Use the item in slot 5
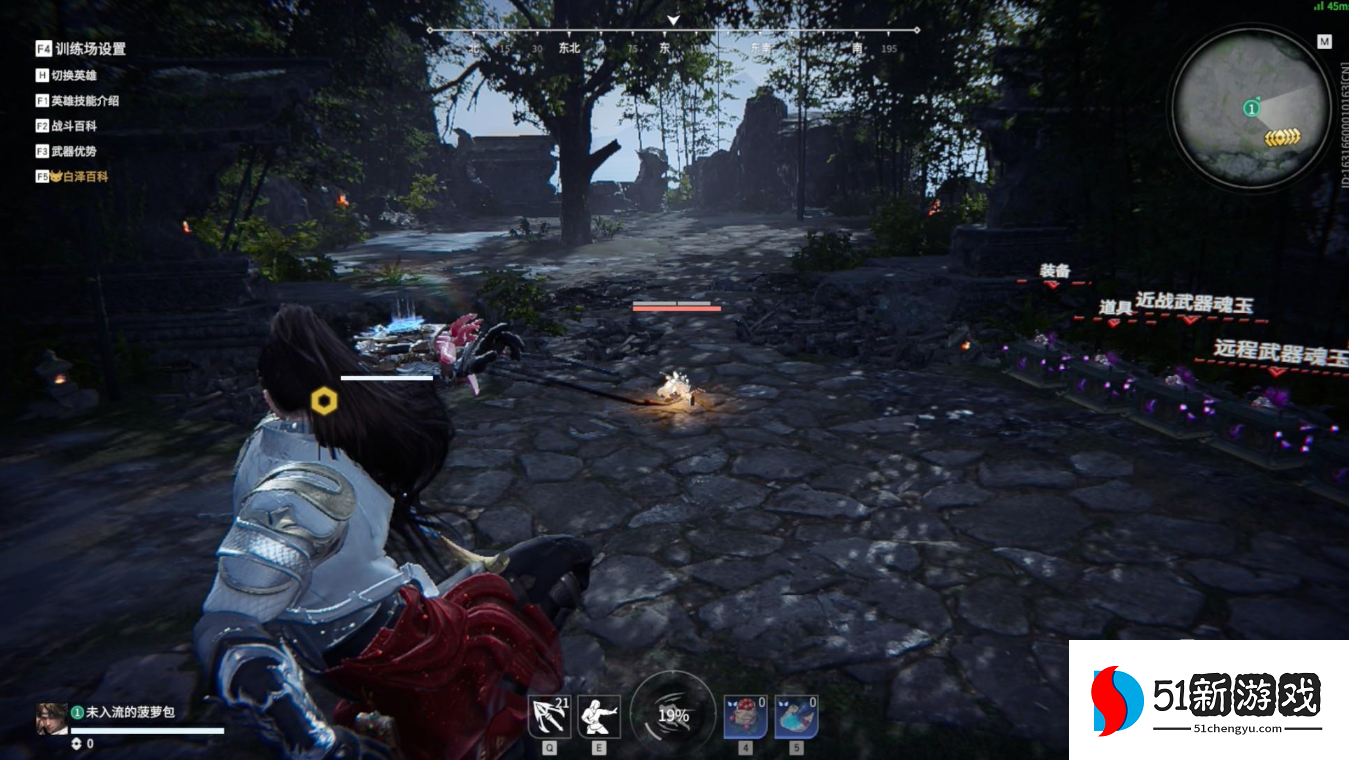1349x760 pixels. coord(796,717)
